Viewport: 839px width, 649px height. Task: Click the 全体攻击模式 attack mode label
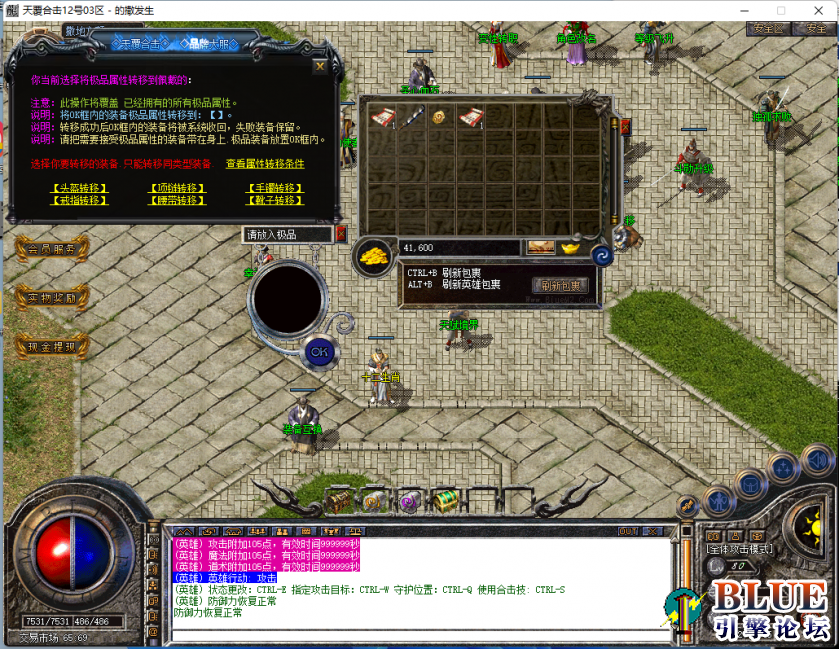click(740, 549)
